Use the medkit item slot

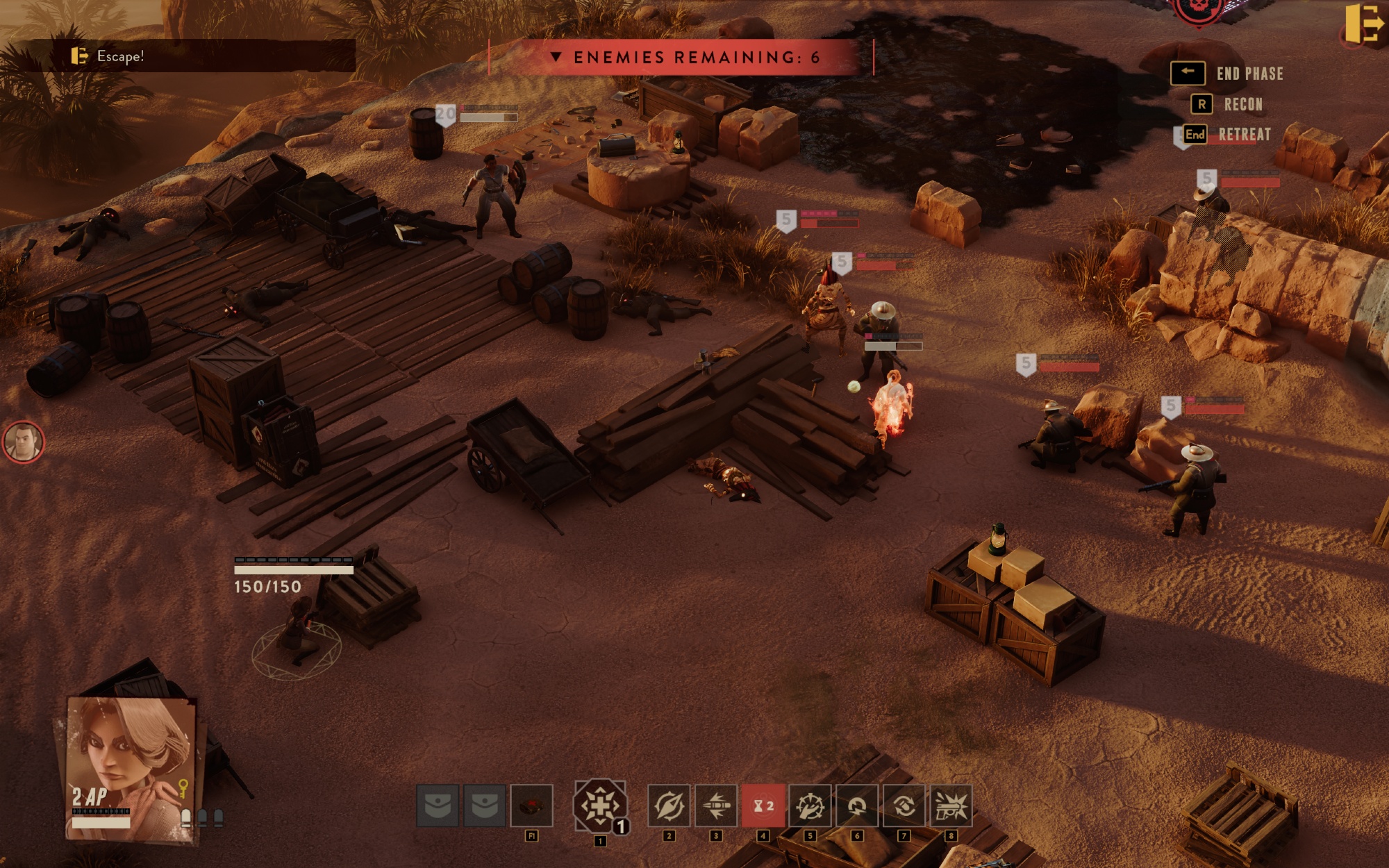[531, 806]
